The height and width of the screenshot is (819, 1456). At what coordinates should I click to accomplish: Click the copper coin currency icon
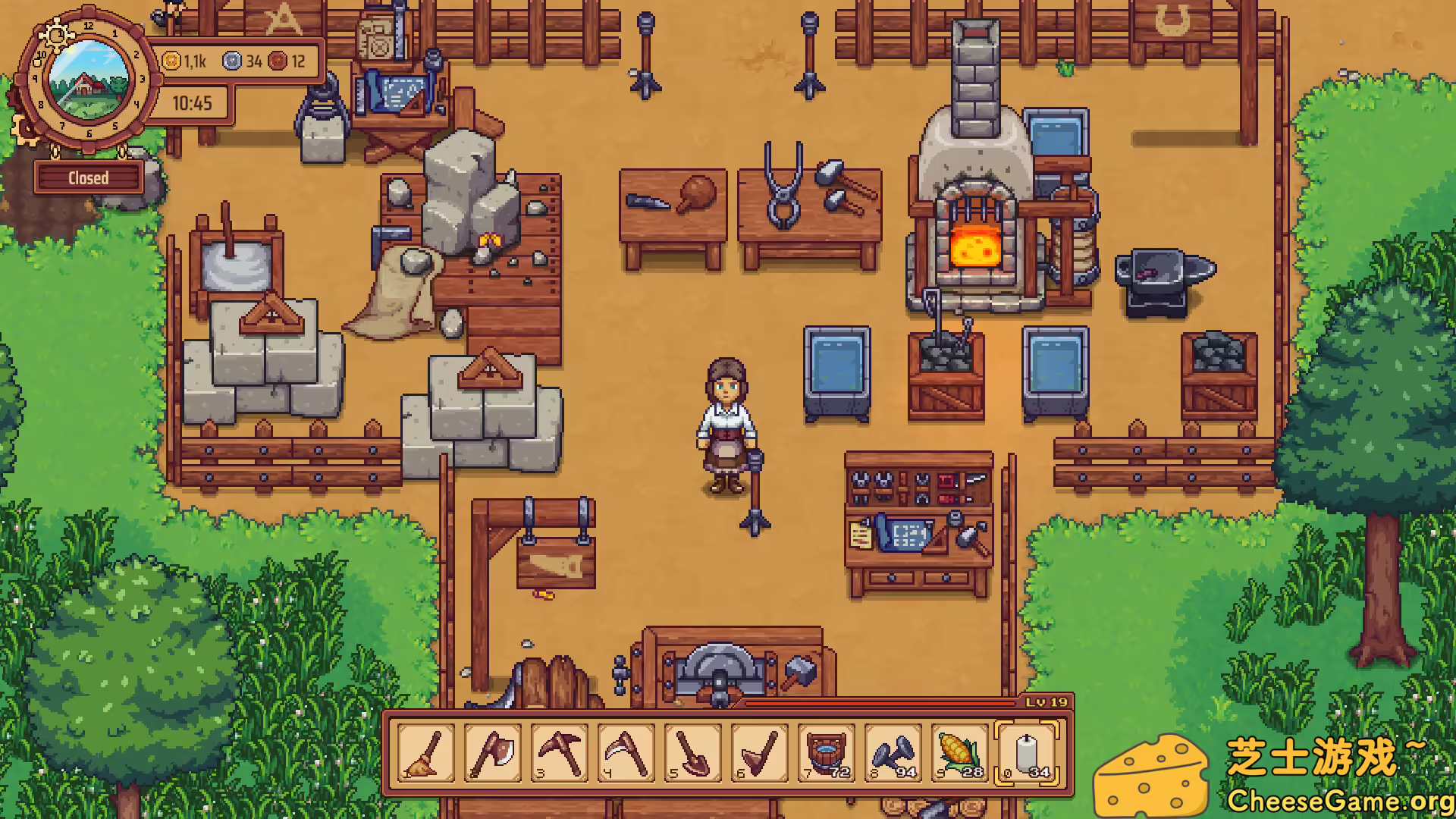[x=278, y=62]
